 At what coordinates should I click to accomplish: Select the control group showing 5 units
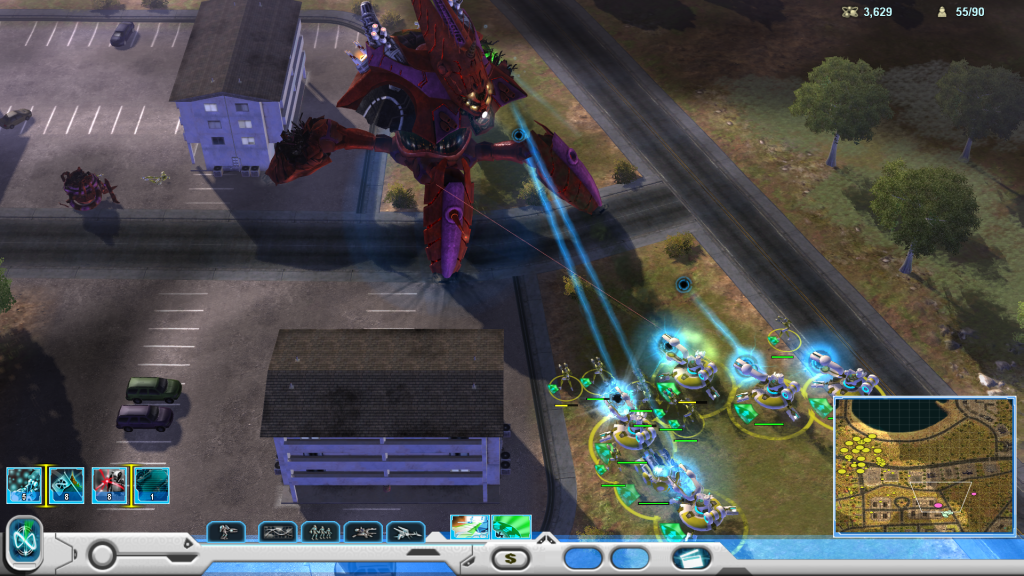[x=24, y=485]
